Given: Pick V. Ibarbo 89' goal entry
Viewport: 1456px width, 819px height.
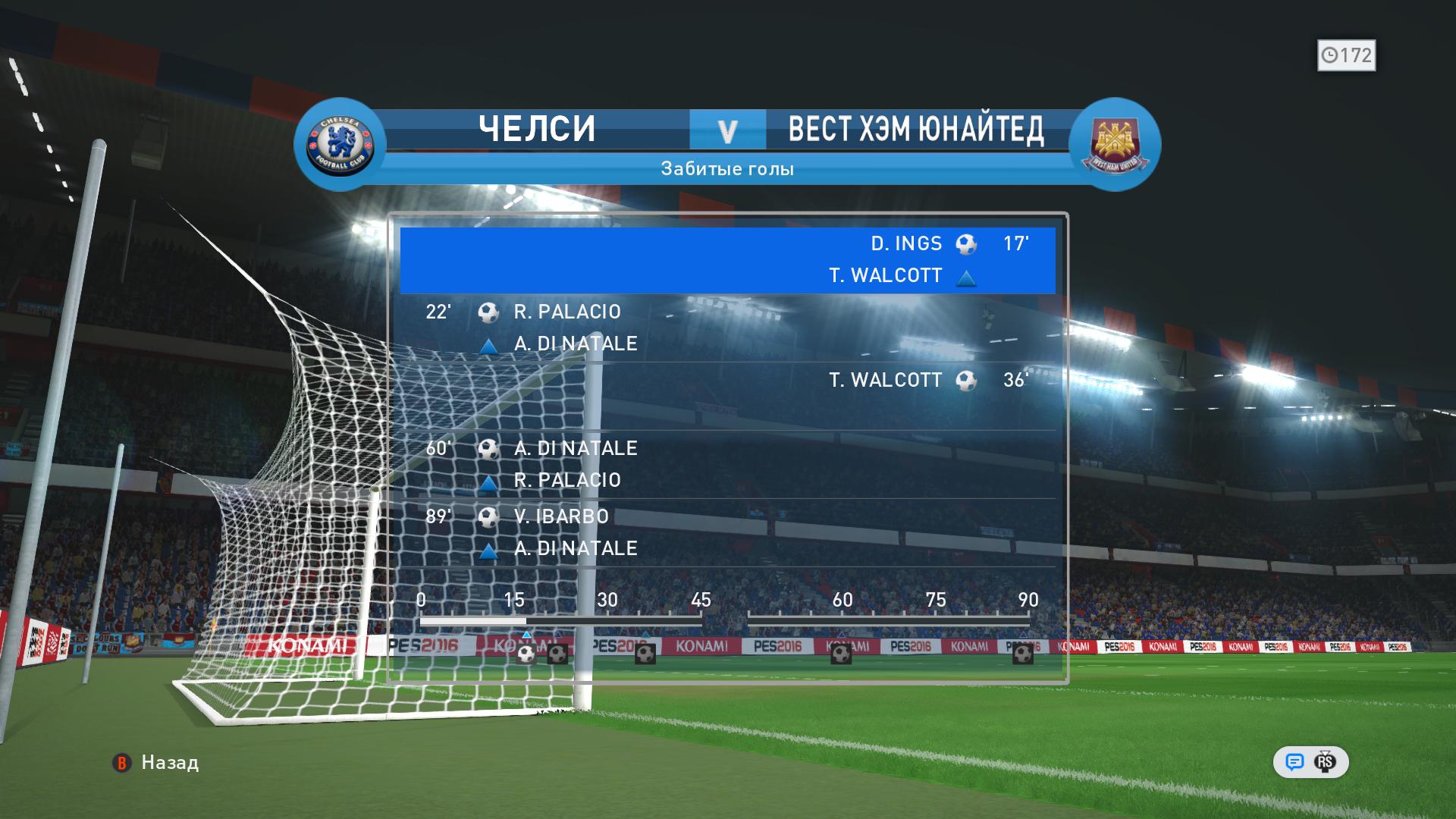Looking at the screenshot, I should point(727,532).
